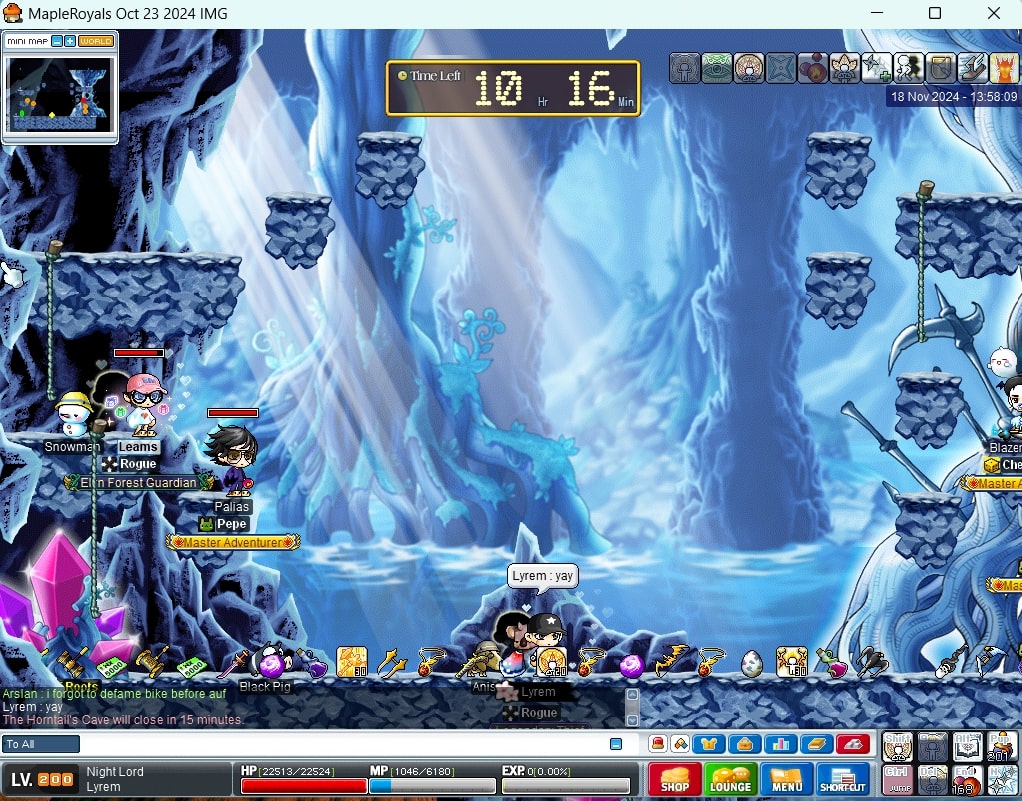Click the red megaphone button beside chat
1022x801 pixels.
(853, 744)
